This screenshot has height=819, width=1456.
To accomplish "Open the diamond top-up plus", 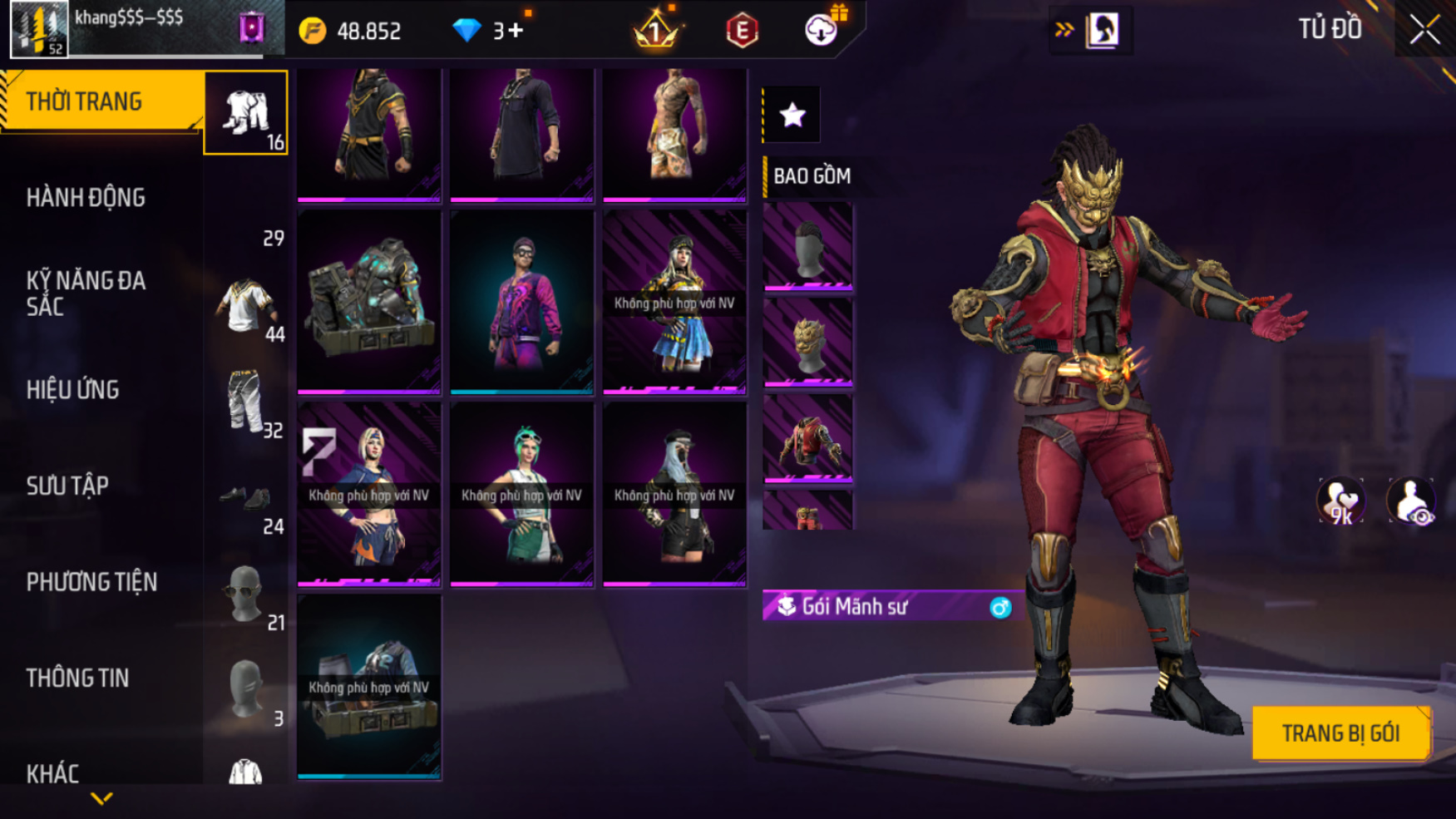I will tap(516, 31).
